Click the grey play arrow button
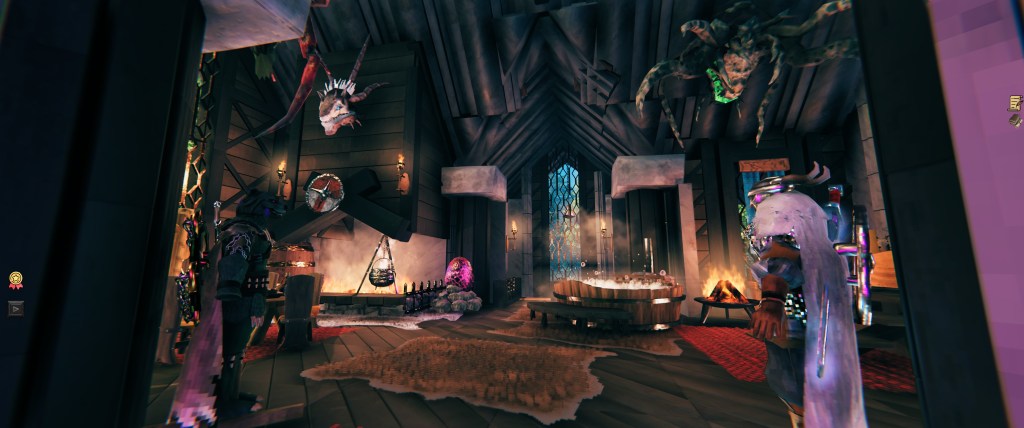1024x428 pixels. pyautogui.click(x=16, y=308)
